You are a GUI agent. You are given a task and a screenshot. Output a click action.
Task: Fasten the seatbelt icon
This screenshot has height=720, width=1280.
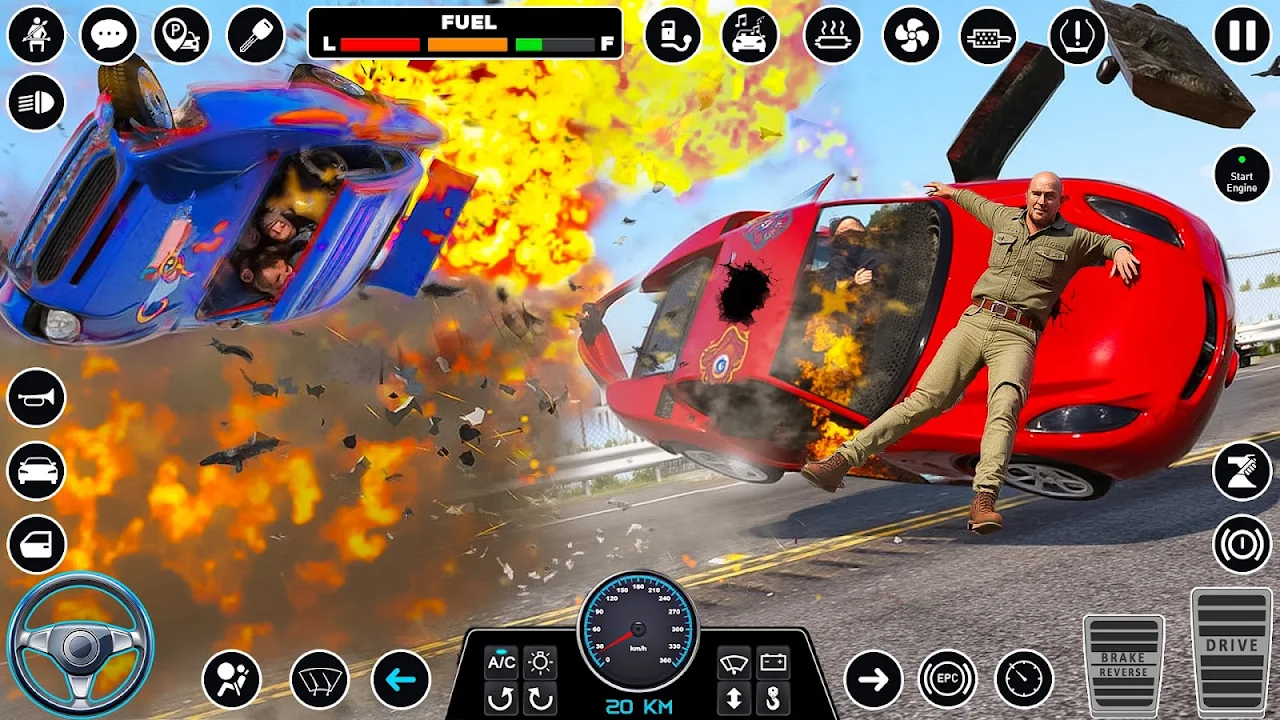(36, 35)
